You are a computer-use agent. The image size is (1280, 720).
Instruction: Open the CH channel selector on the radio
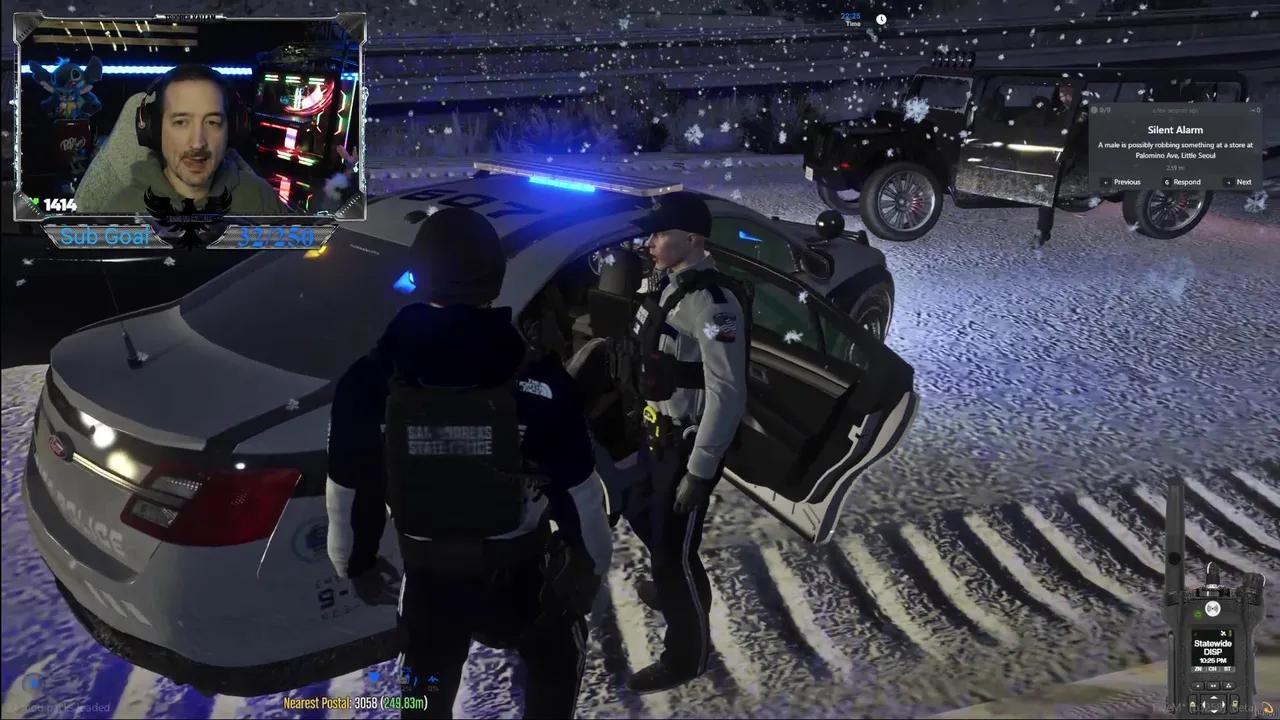click(1212, 669)
